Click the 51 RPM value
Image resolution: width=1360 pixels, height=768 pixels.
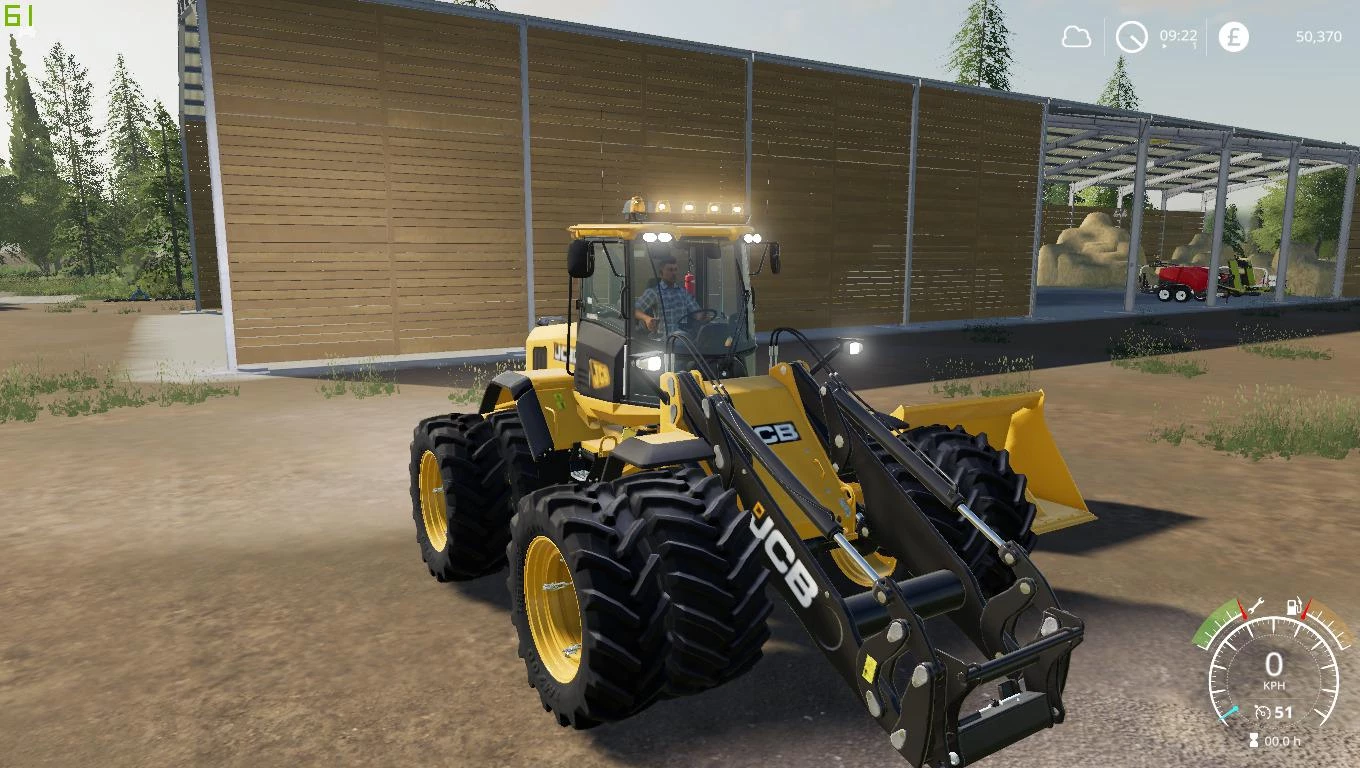pos(1283,711)
